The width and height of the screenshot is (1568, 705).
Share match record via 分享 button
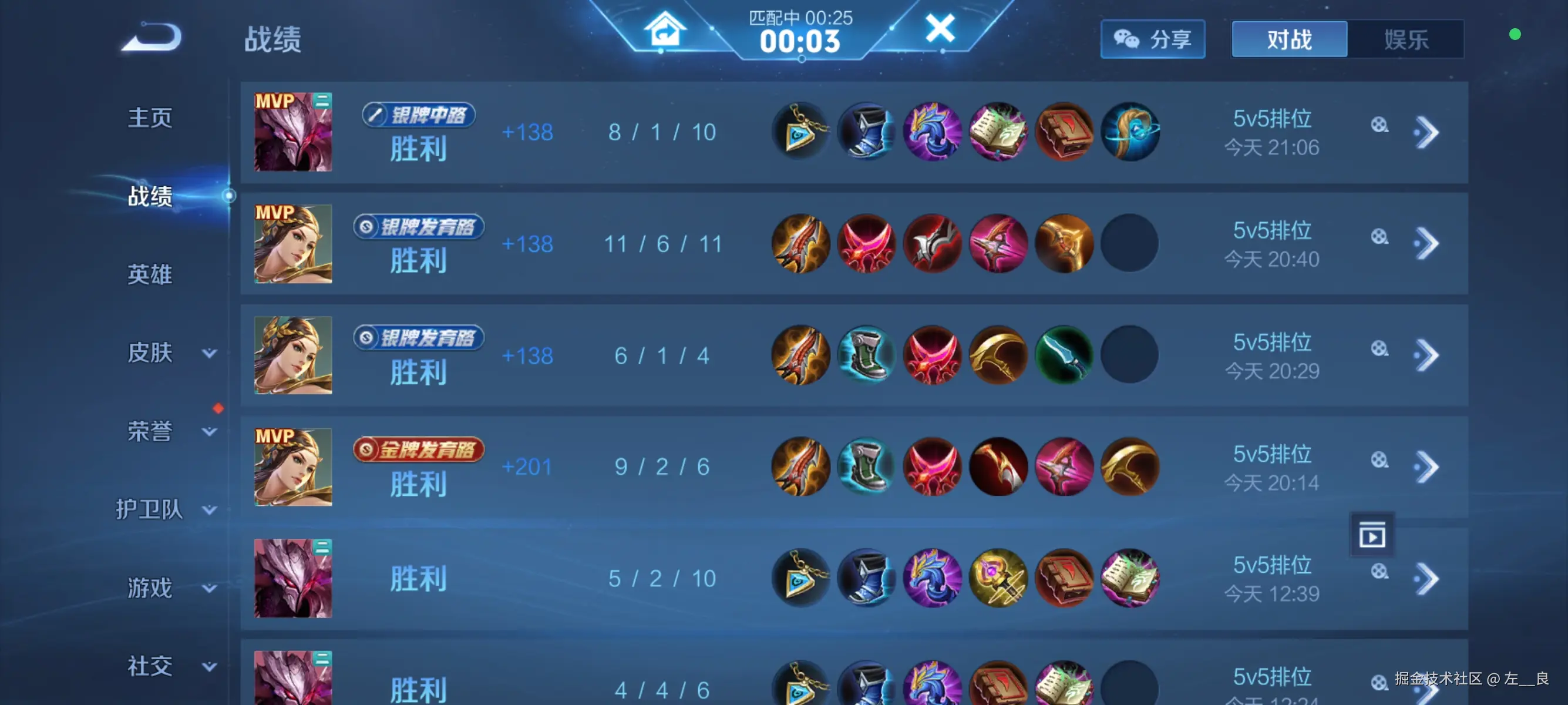(x=1152, y=39)
